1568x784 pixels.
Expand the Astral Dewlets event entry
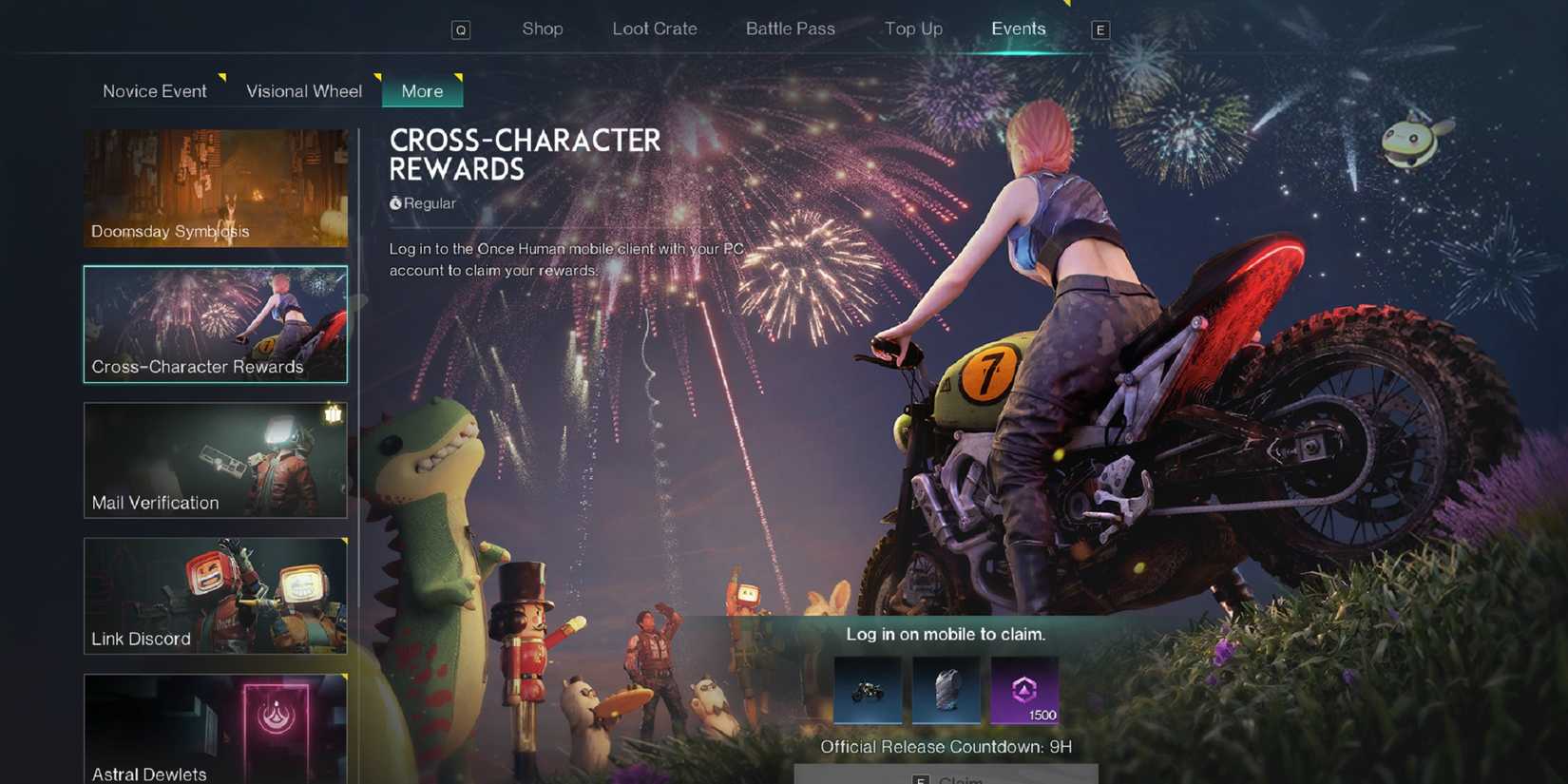pyautogui.click(x=216, y=730)
